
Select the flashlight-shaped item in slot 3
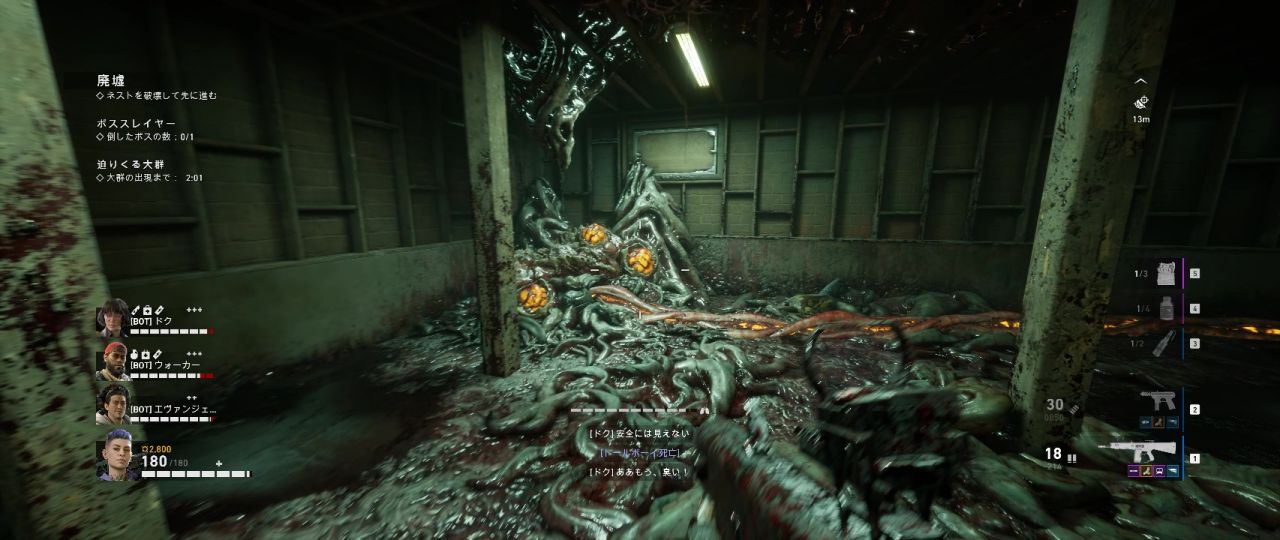pyautogui.click(x=1164, y=343)
